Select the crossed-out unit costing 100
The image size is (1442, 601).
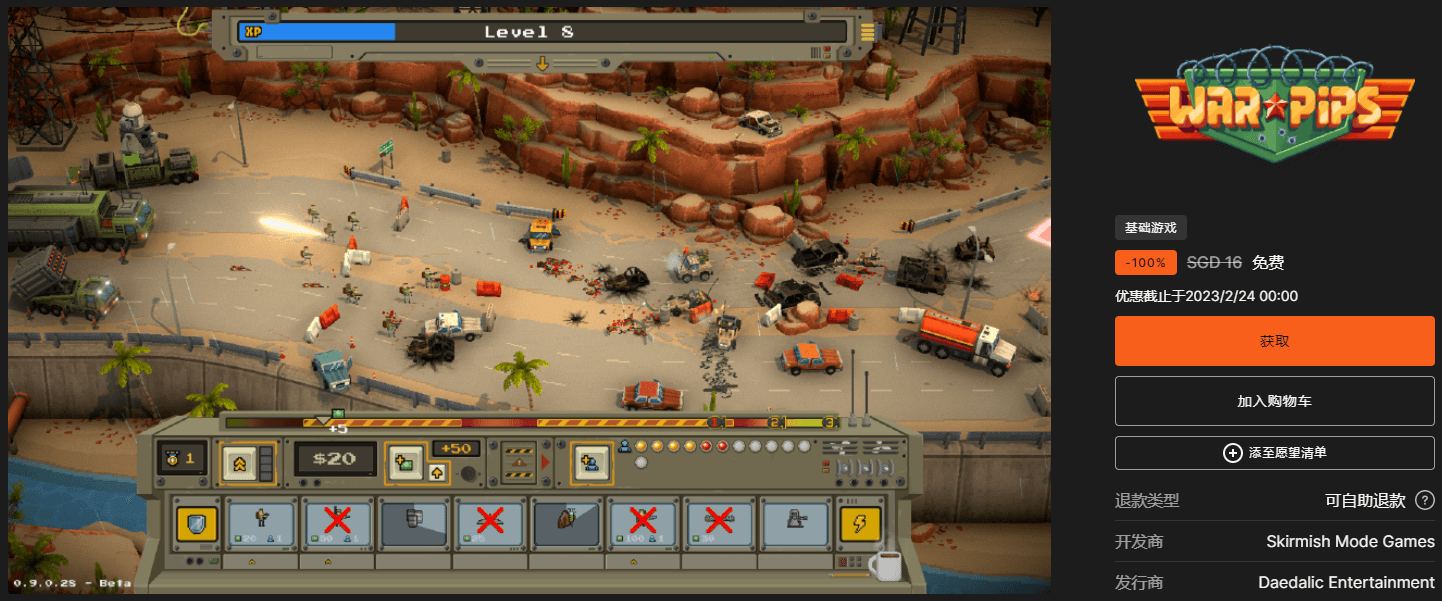[x=643, y=523]
